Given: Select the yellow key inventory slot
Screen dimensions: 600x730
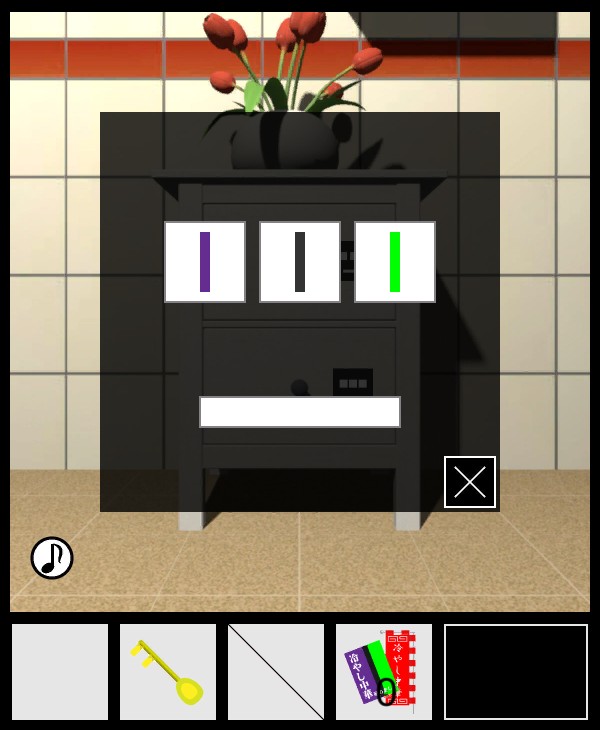Looking at the screenshot, I should pos(168,672).
